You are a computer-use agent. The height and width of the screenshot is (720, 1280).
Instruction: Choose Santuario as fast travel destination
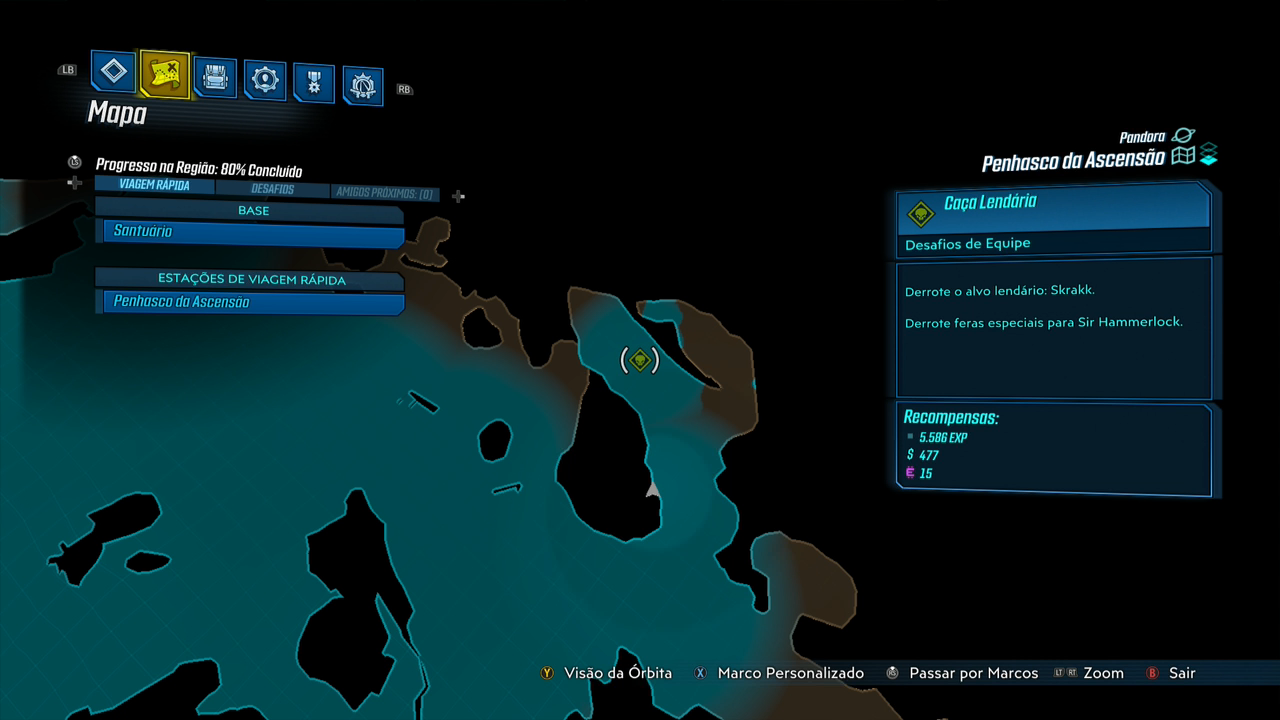pos(253,232)
